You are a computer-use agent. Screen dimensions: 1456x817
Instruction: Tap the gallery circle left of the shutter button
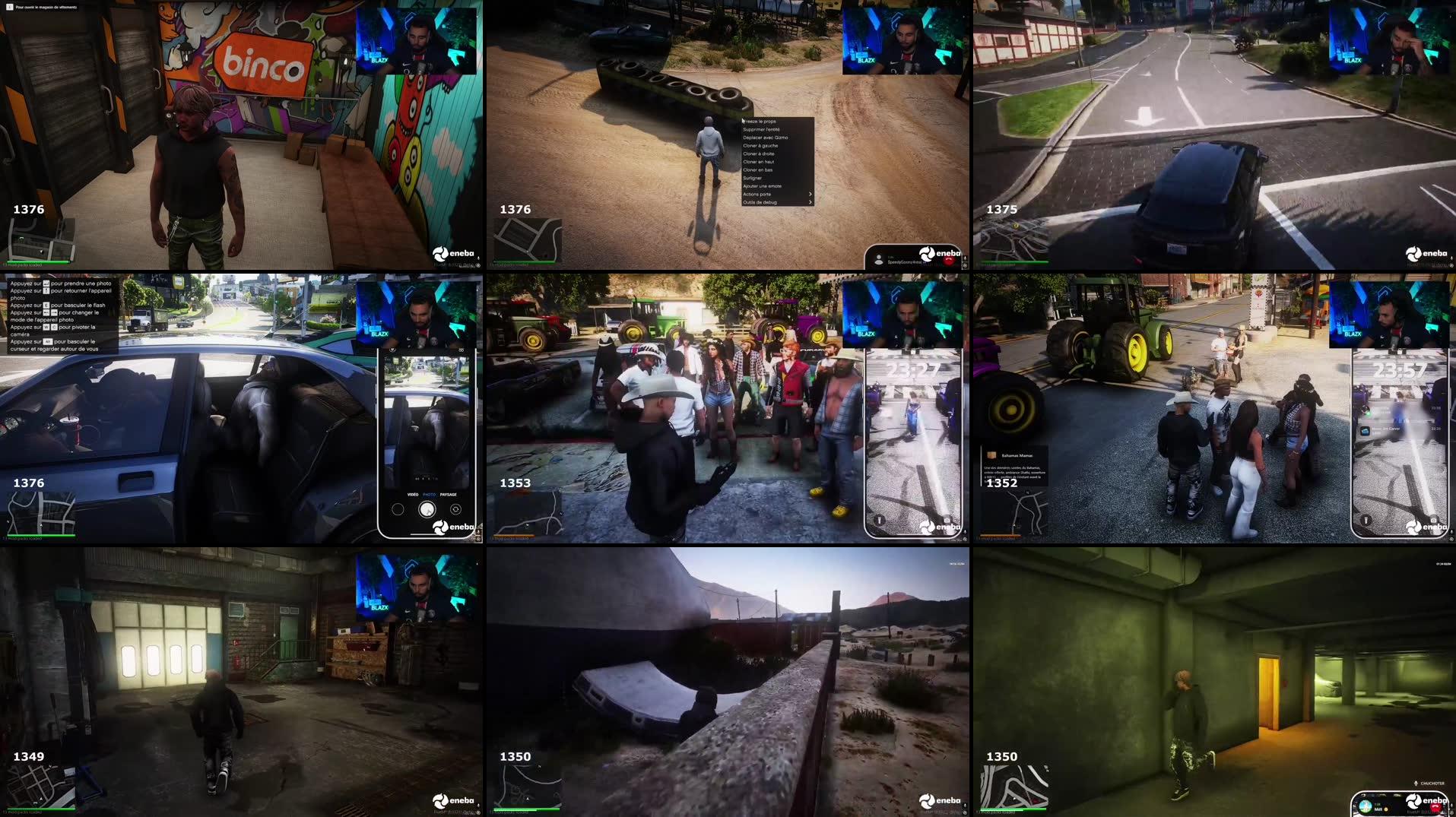398,509
